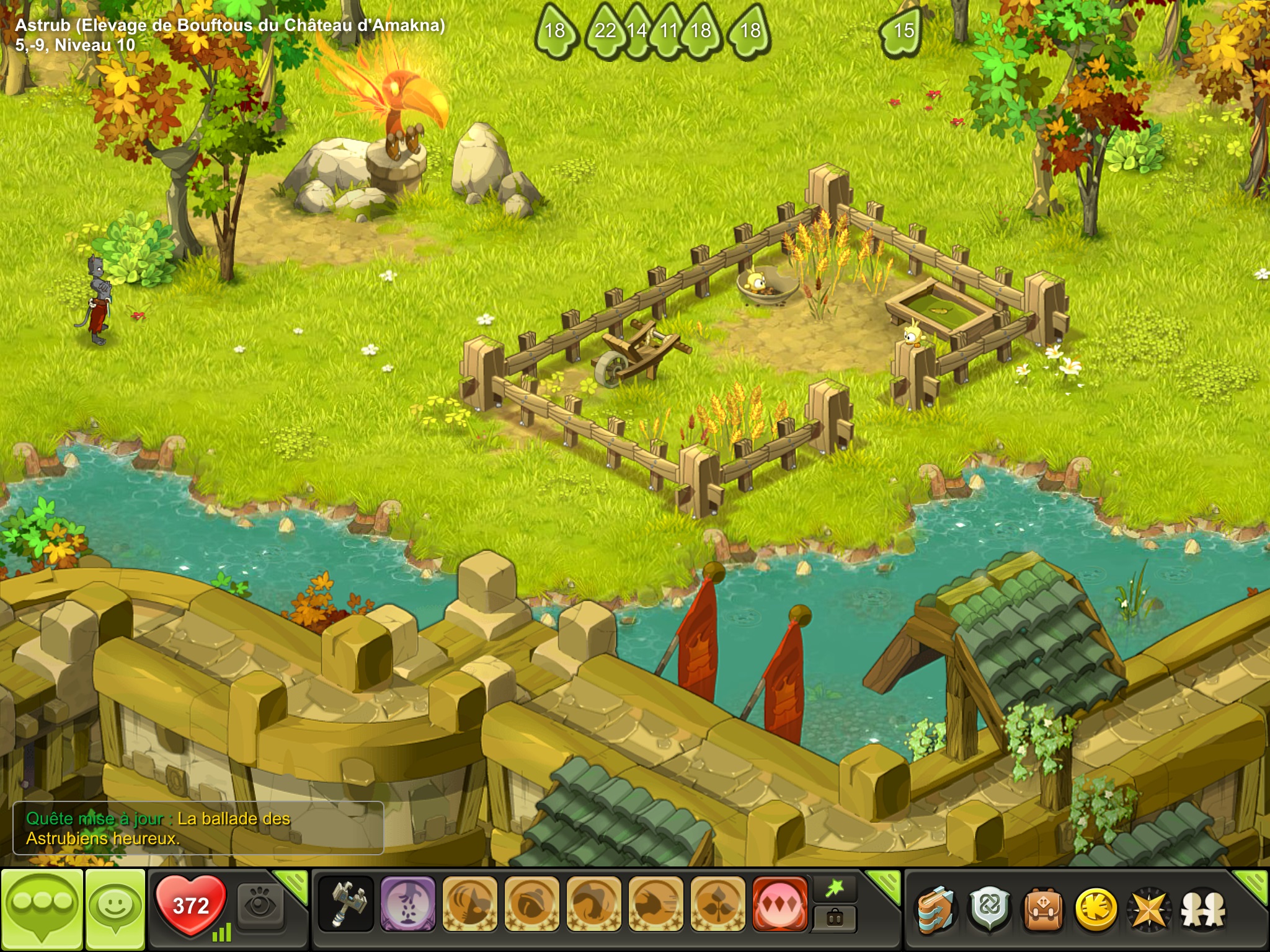The height and width of the screenshot is (952, 1270).
Task: Select the hammer weapon slot
Action: click(346, 904)
